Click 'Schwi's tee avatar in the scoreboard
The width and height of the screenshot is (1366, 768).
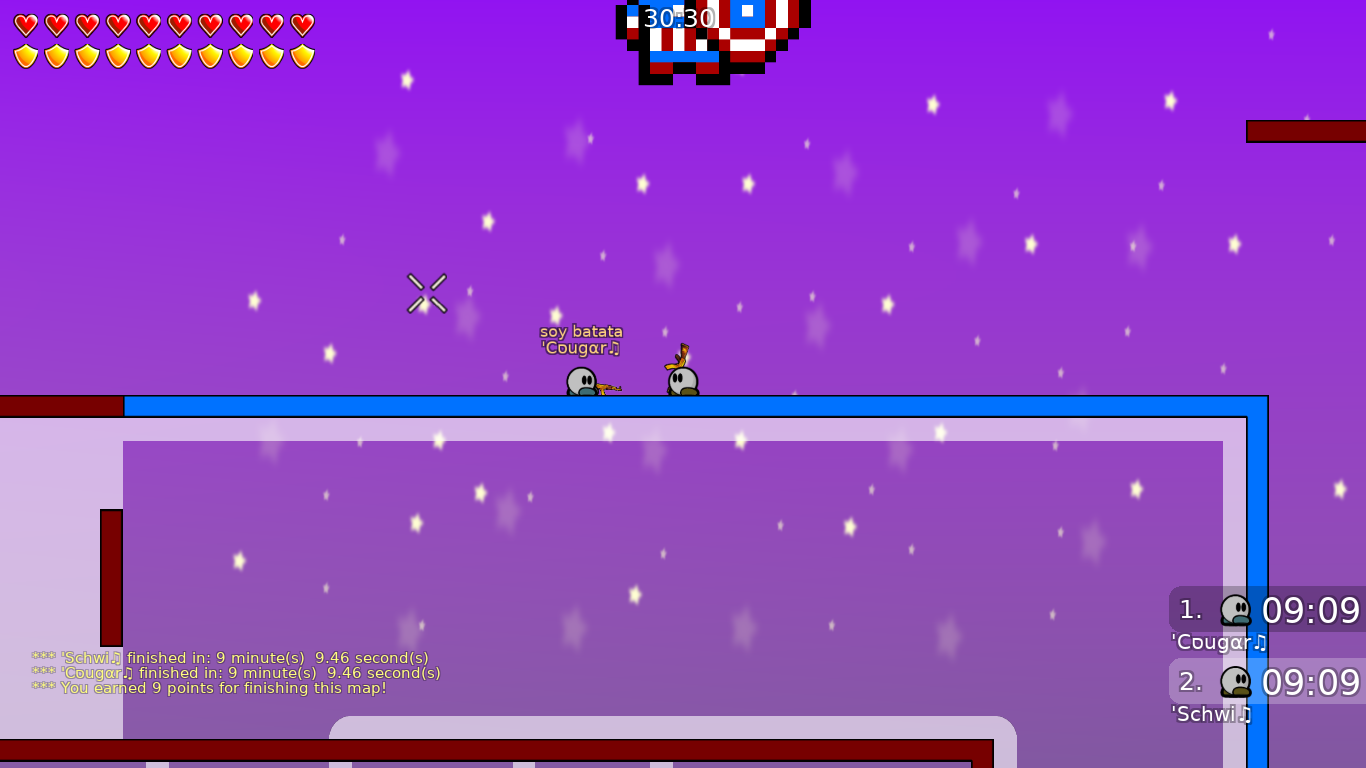(1237, 682)
